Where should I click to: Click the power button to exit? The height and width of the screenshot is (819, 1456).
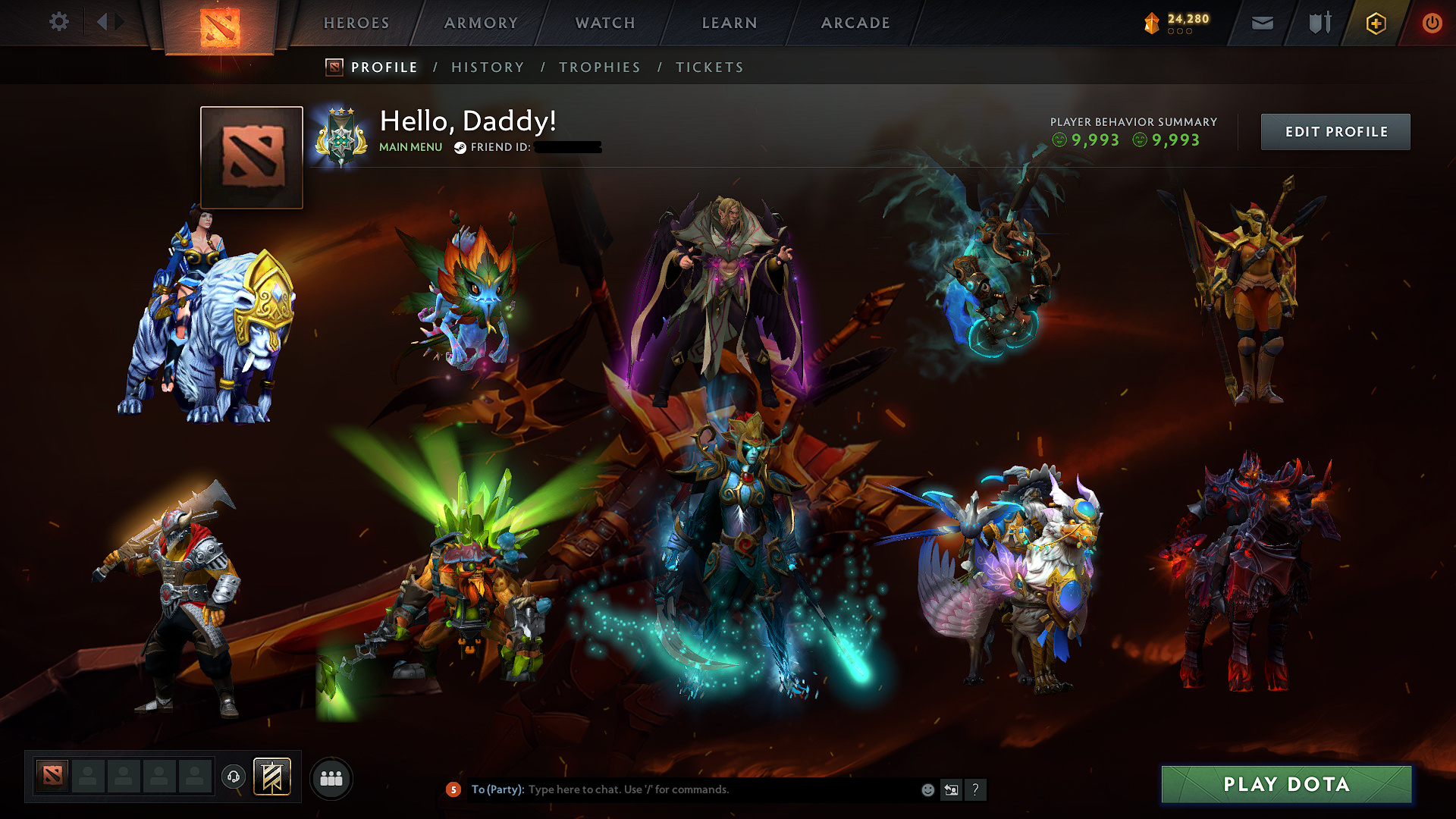(1432, 23)
